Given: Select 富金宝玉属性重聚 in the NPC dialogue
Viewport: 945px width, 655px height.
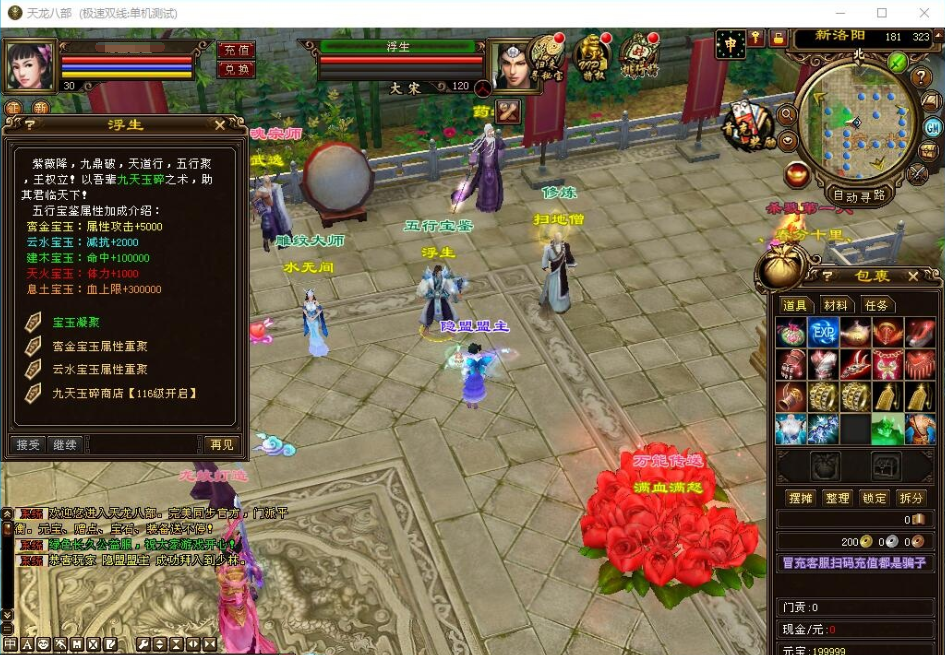Looking at the screenshot, I should coord(100,346).
